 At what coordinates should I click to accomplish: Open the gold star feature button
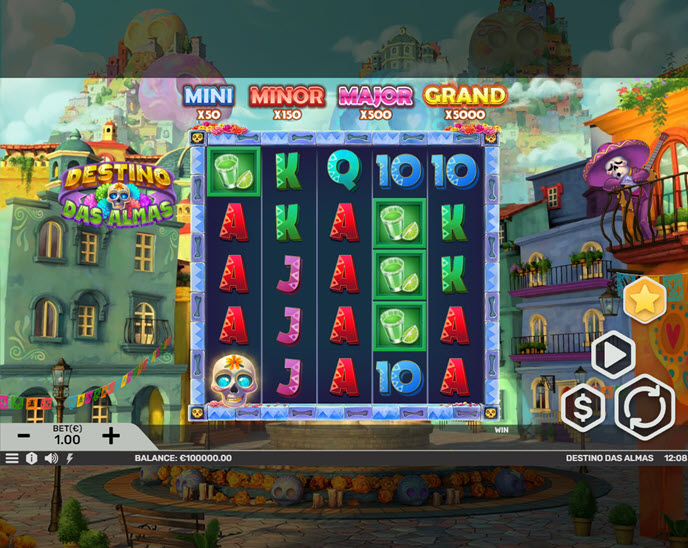point(645,300)
